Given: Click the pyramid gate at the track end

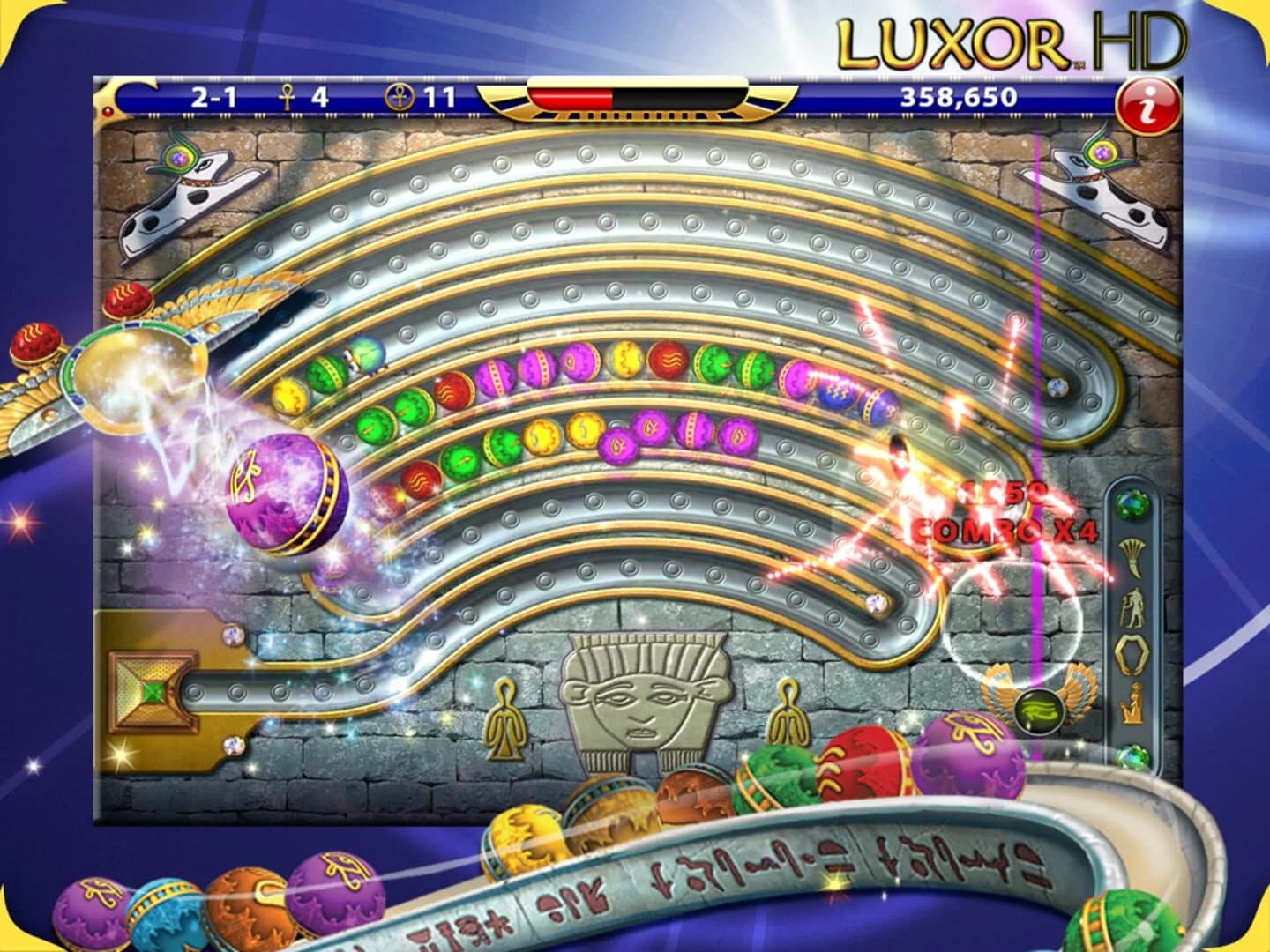Looking at the screenshot, I should 152,692.
